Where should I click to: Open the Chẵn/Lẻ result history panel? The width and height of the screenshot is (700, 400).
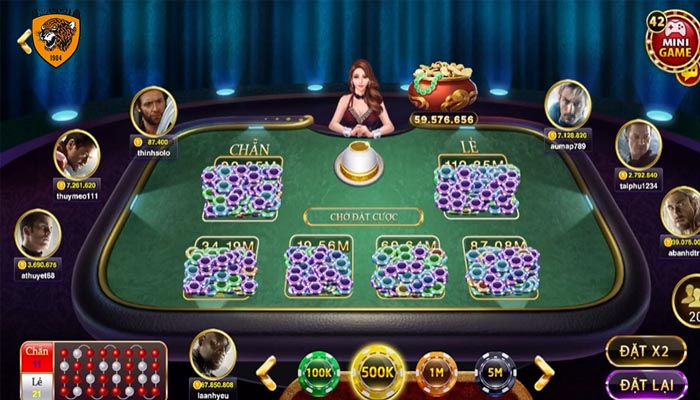94,370
